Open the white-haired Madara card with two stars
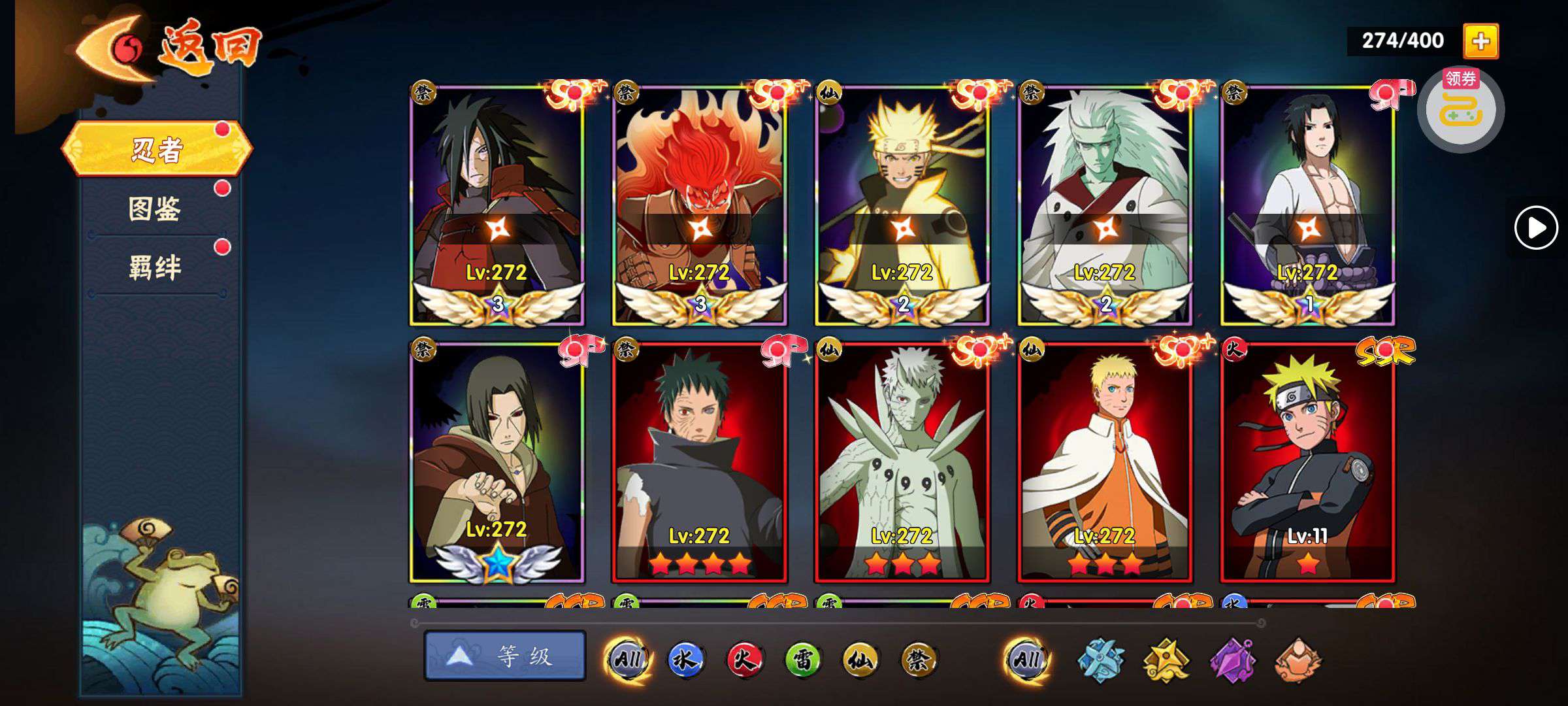This screenshot has height=706, width=1568. 1105,204
